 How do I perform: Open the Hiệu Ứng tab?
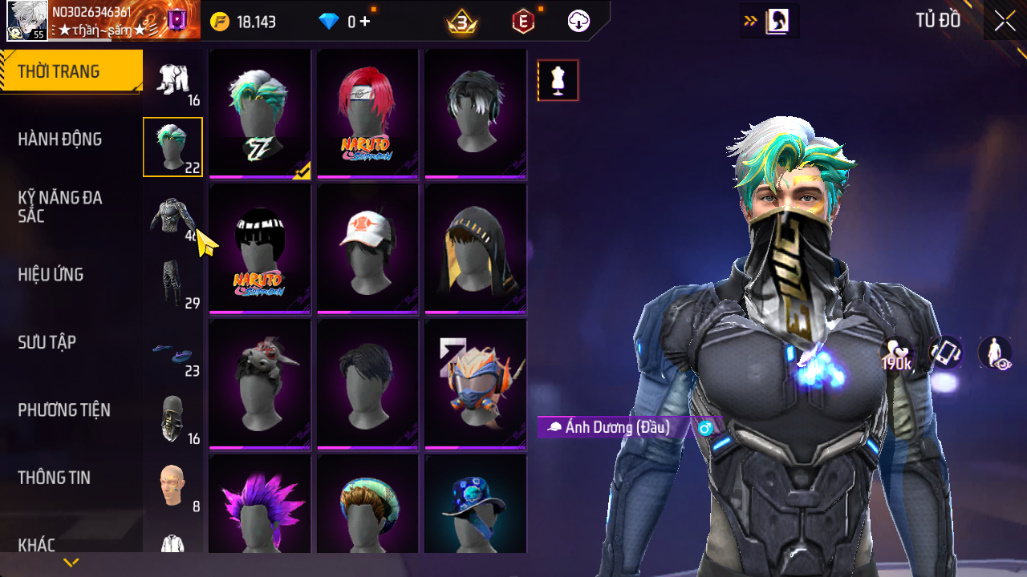[51, 274]
